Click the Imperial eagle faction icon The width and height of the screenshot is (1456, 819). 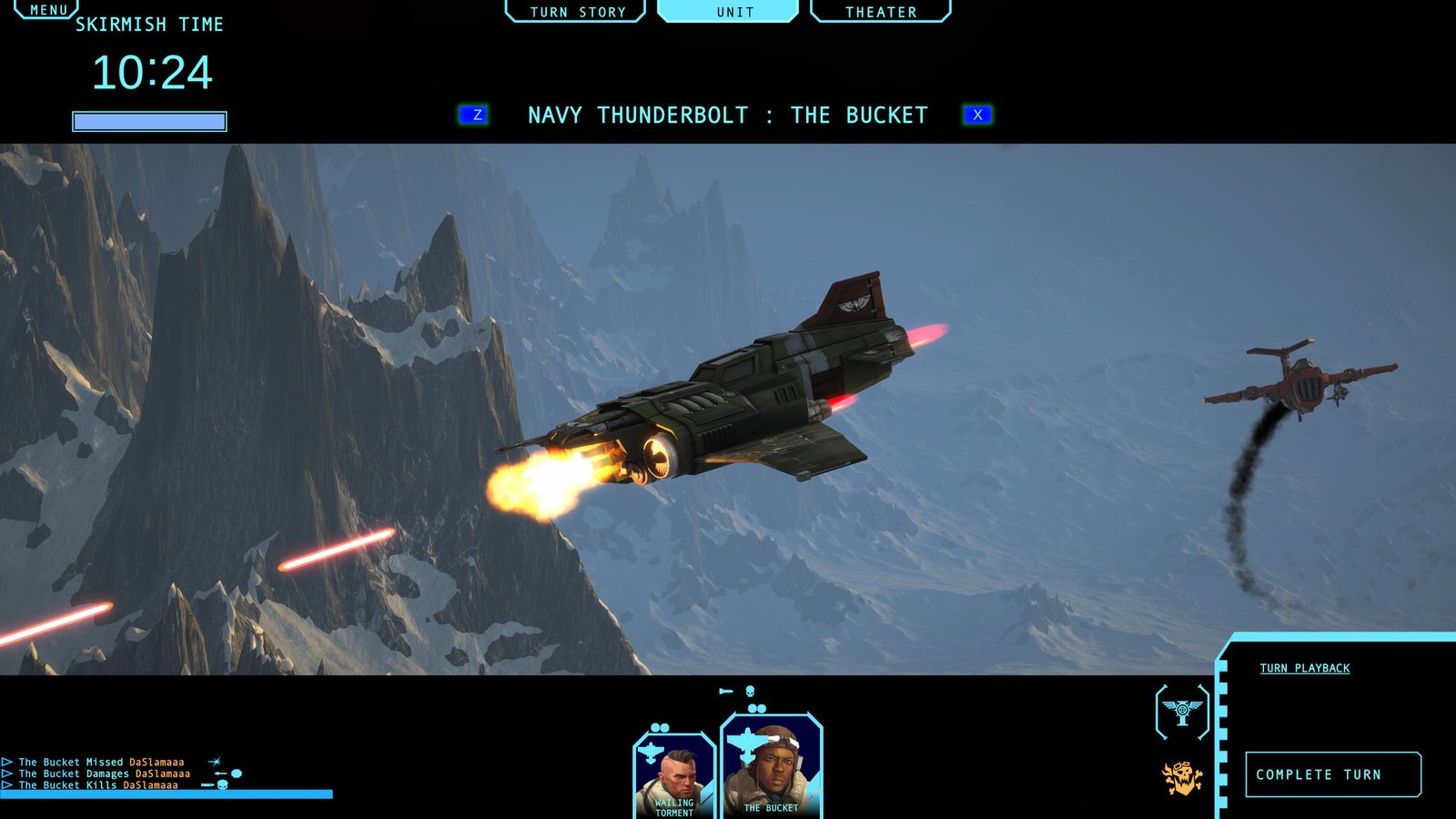(x=1182, y=712)
